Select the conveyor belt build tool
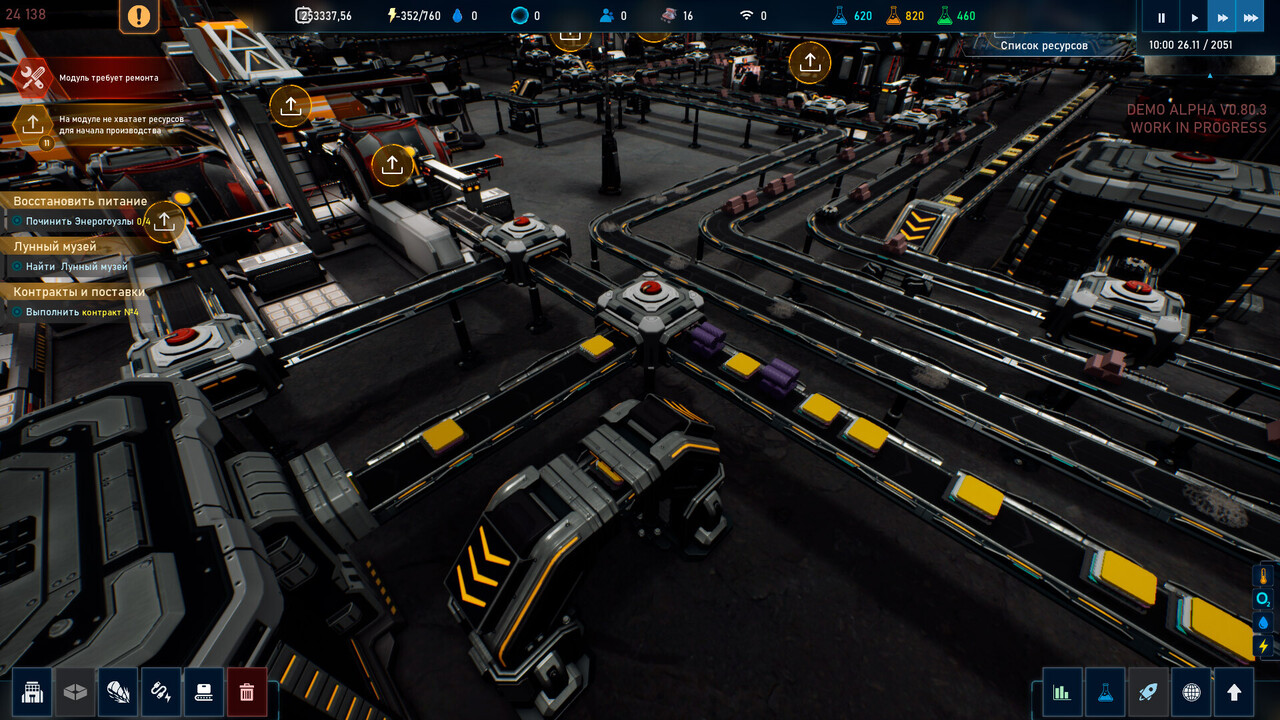 point(204,692)
